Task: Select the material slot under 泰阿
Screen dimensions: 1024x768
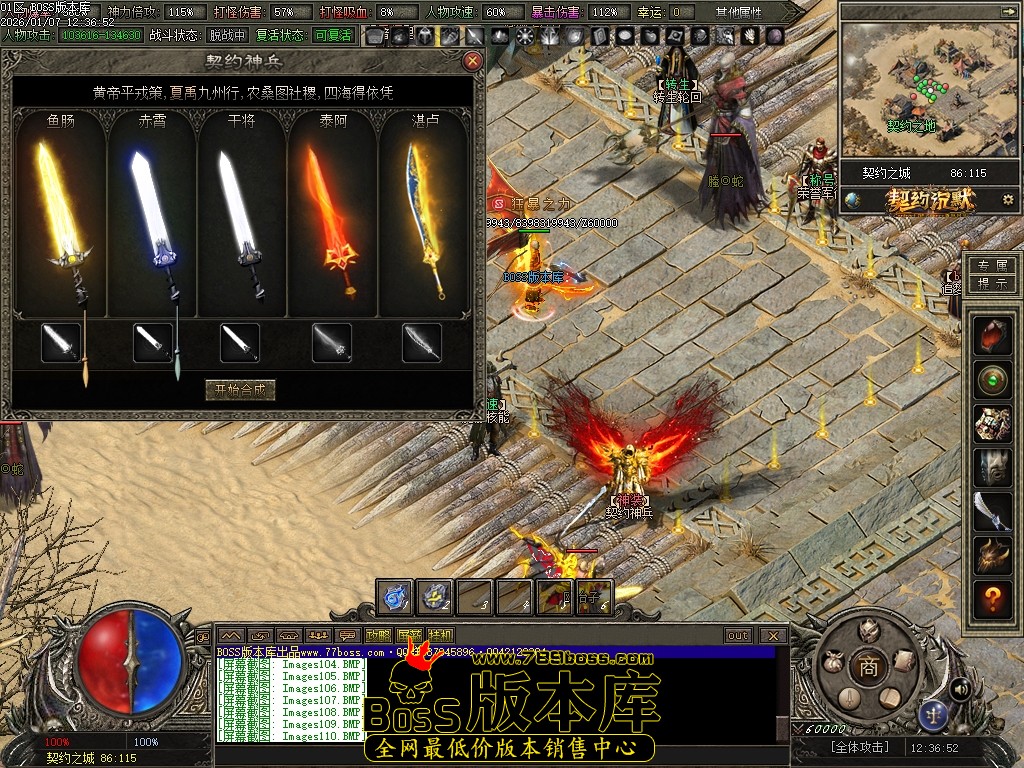Action: [331, 343]
